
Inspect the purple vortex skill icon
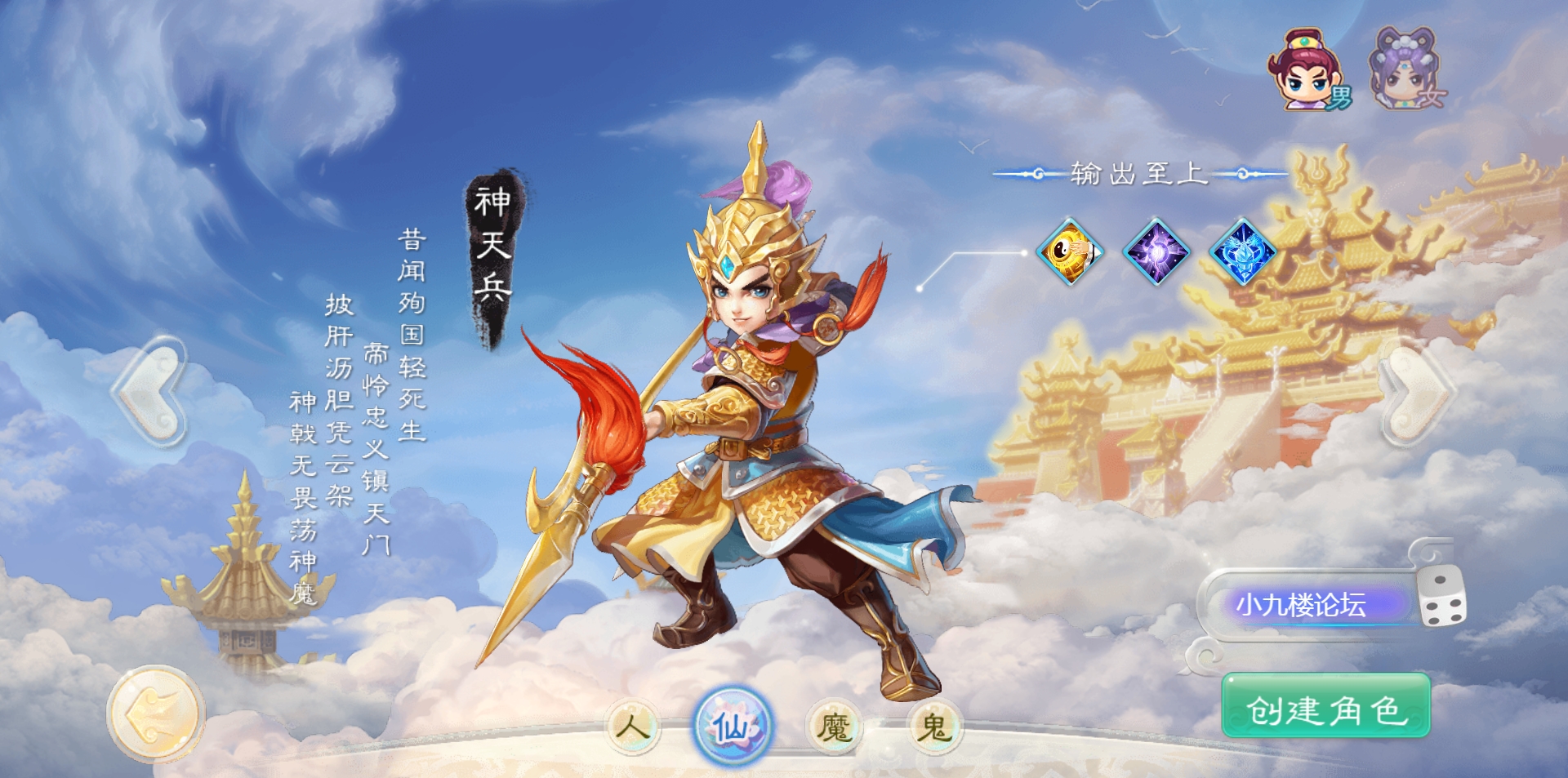tap(1156, 251)
